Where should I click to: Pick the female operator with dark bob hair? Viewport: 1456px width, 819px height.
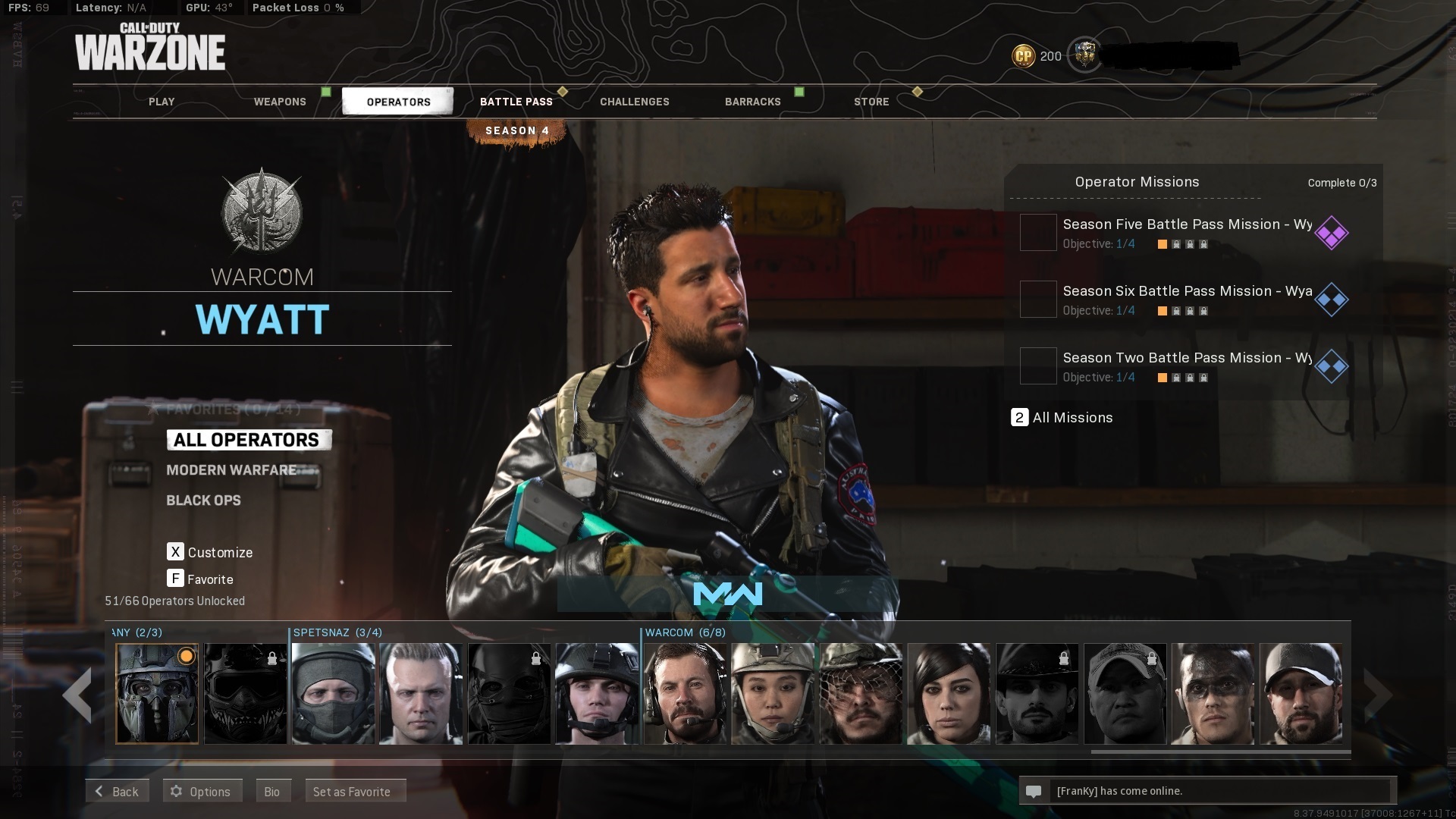click(x=949, y=693)
